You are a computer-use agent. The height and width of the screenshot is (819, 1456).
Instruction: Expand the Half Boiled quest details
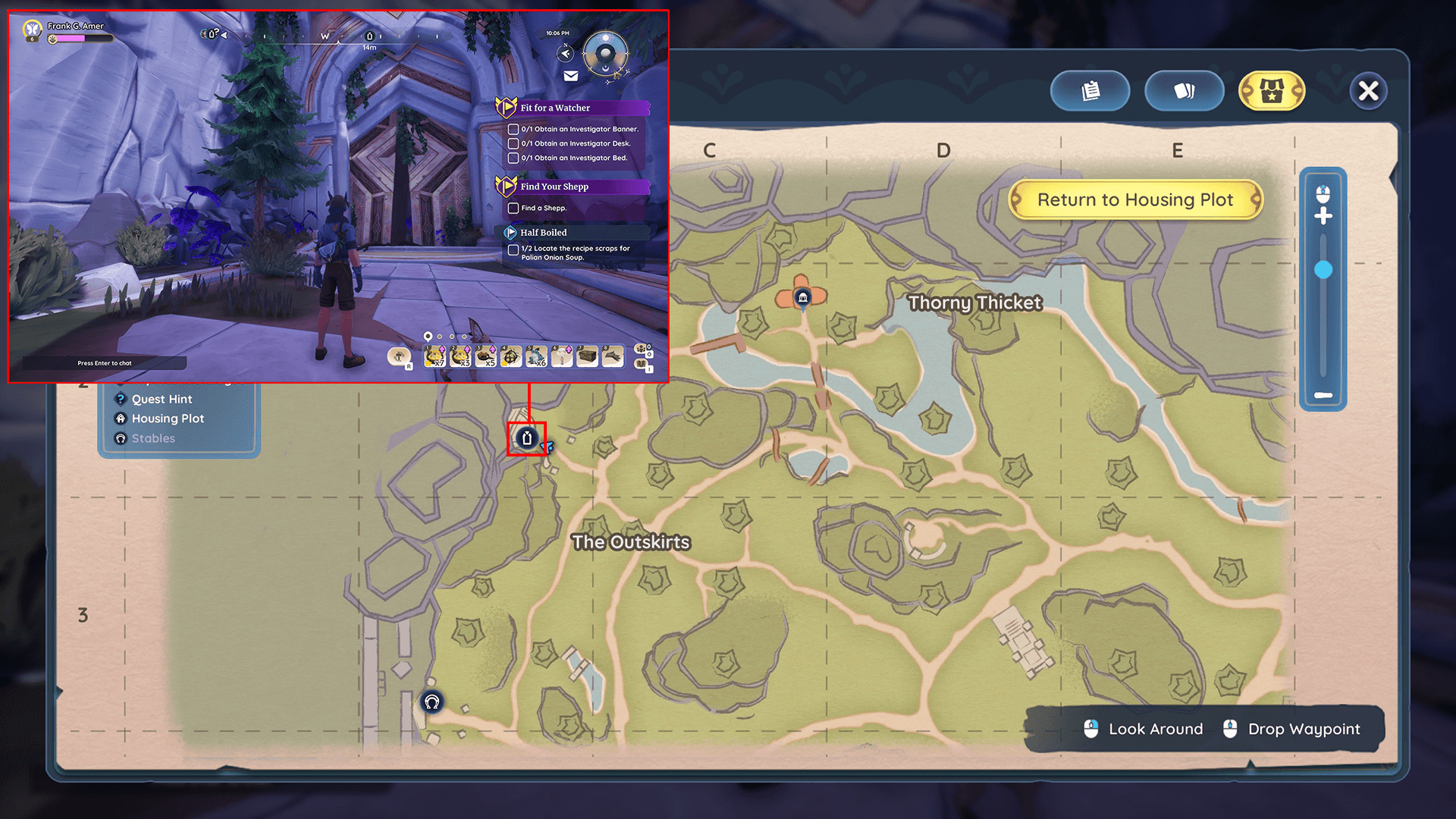coord(509,232)
